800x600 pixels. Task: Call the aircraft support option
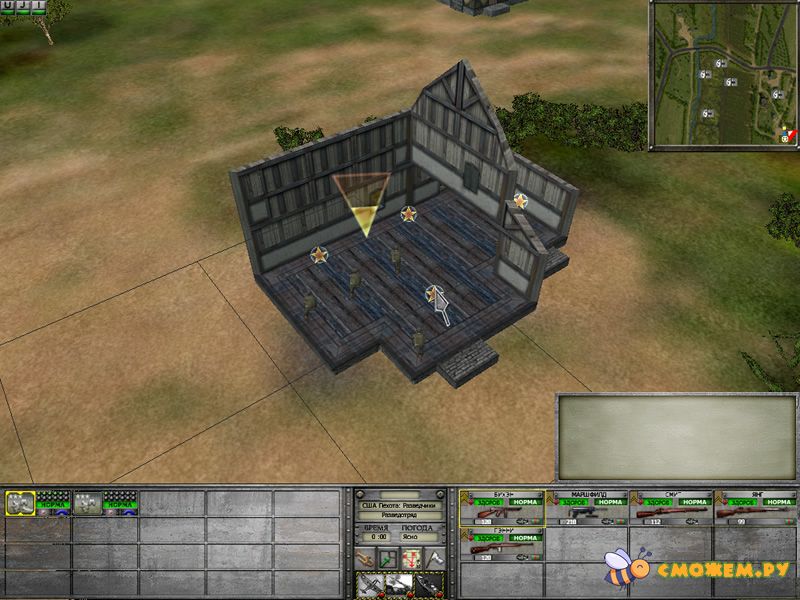click(x=370, y=585)
